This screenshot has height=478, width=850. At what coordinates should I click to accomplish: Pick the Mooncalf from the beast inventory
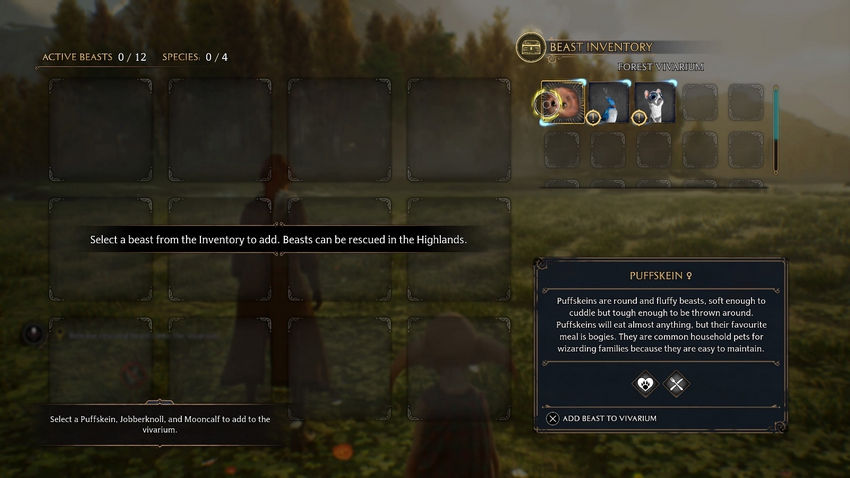point(655,102)
